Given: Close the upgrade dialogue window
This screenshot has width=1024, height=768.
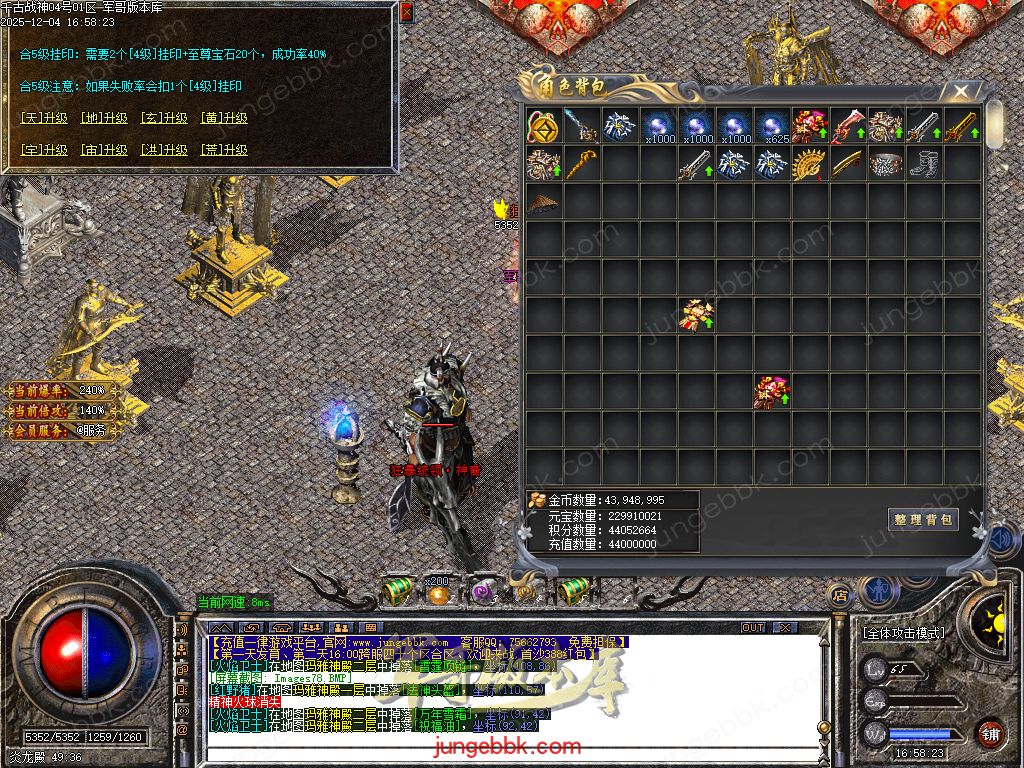Looking at the screenshot, I should pyautogui.click(x=406, y=13).
